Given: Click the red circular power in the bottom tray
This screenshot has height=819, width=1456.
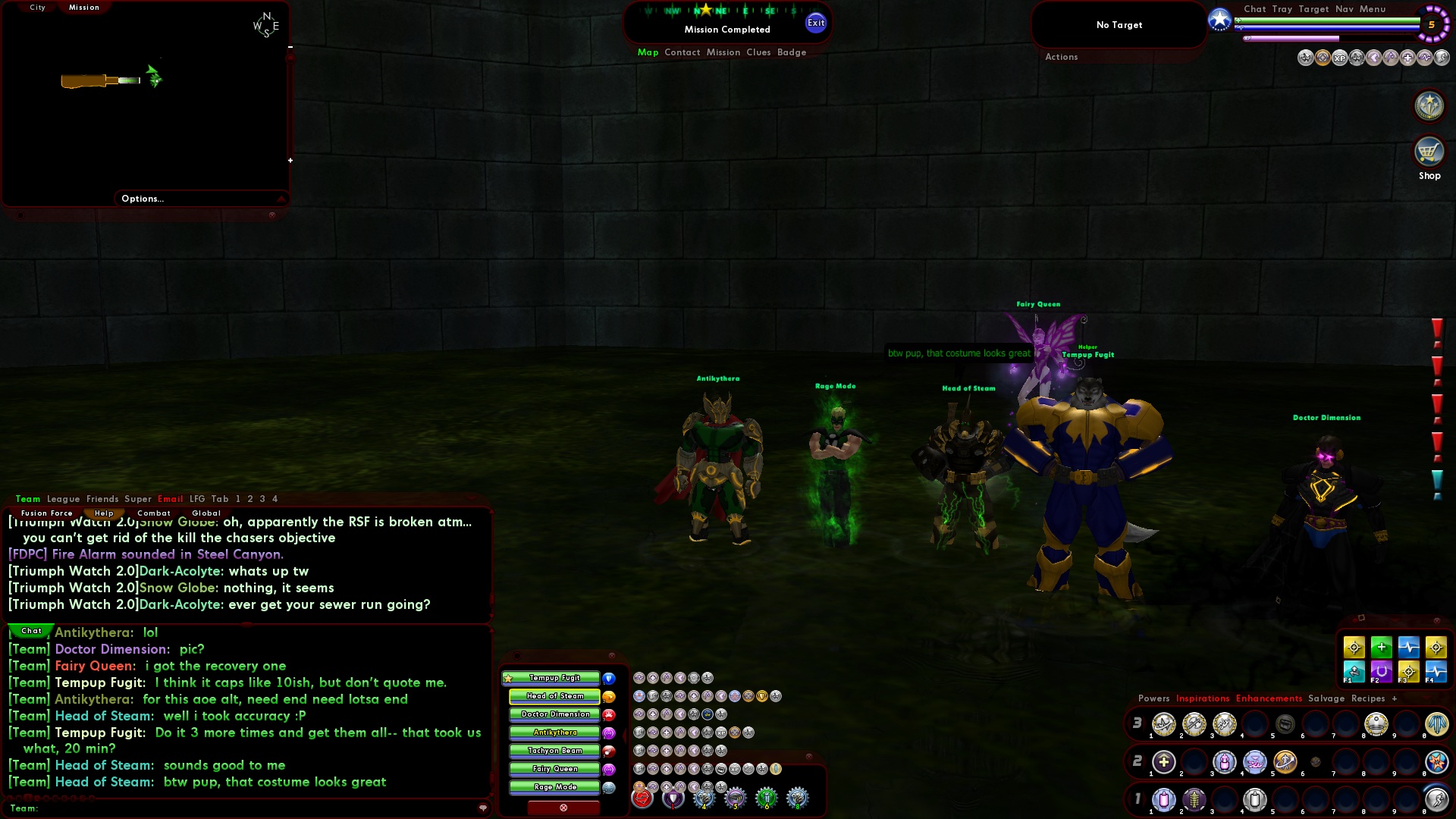Looking at the screenshot, I should [x=643, y=798].
